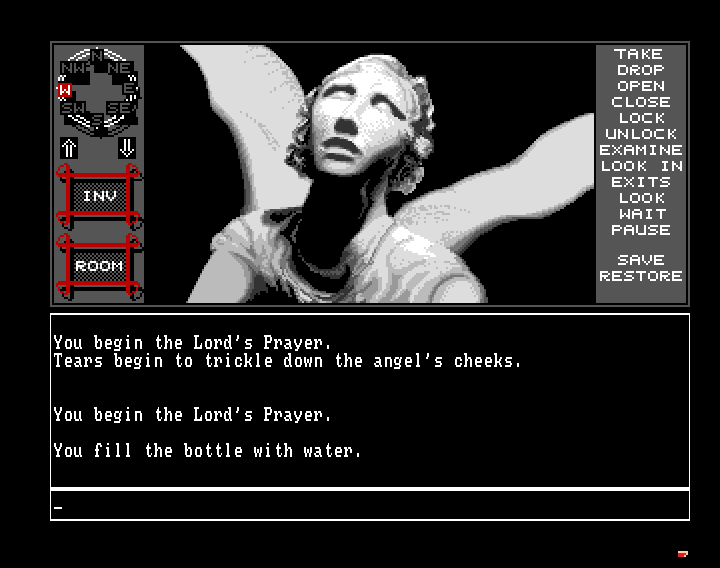
Task: Show the ROOM contents panel
Action: 98,266
